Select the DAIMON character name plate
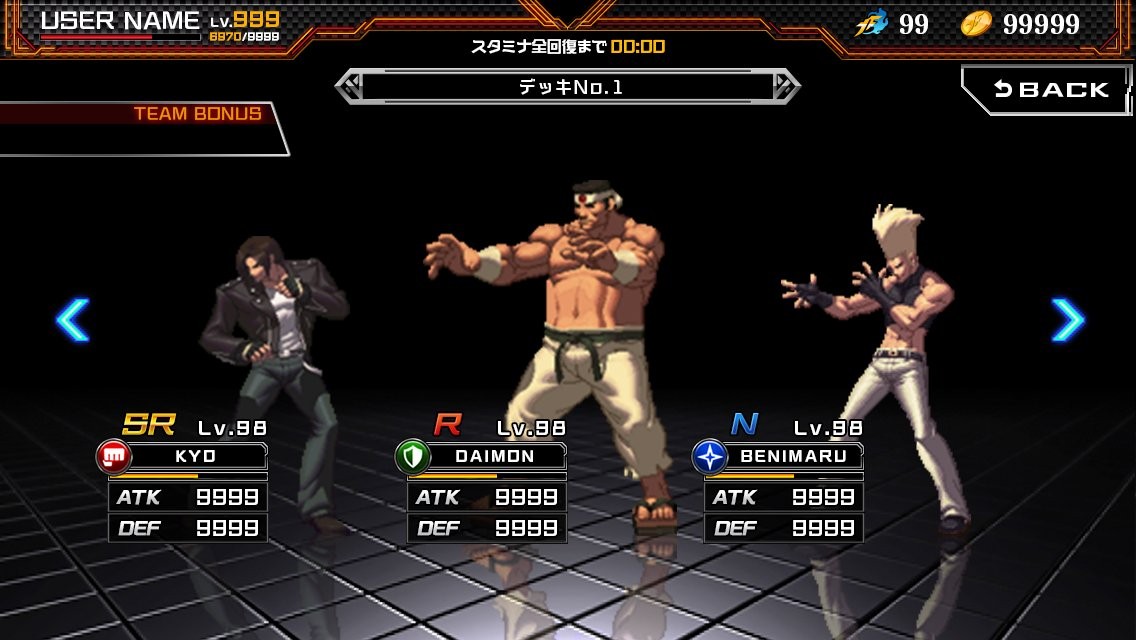Screen dimensions: 1136x640 (495, 456)
